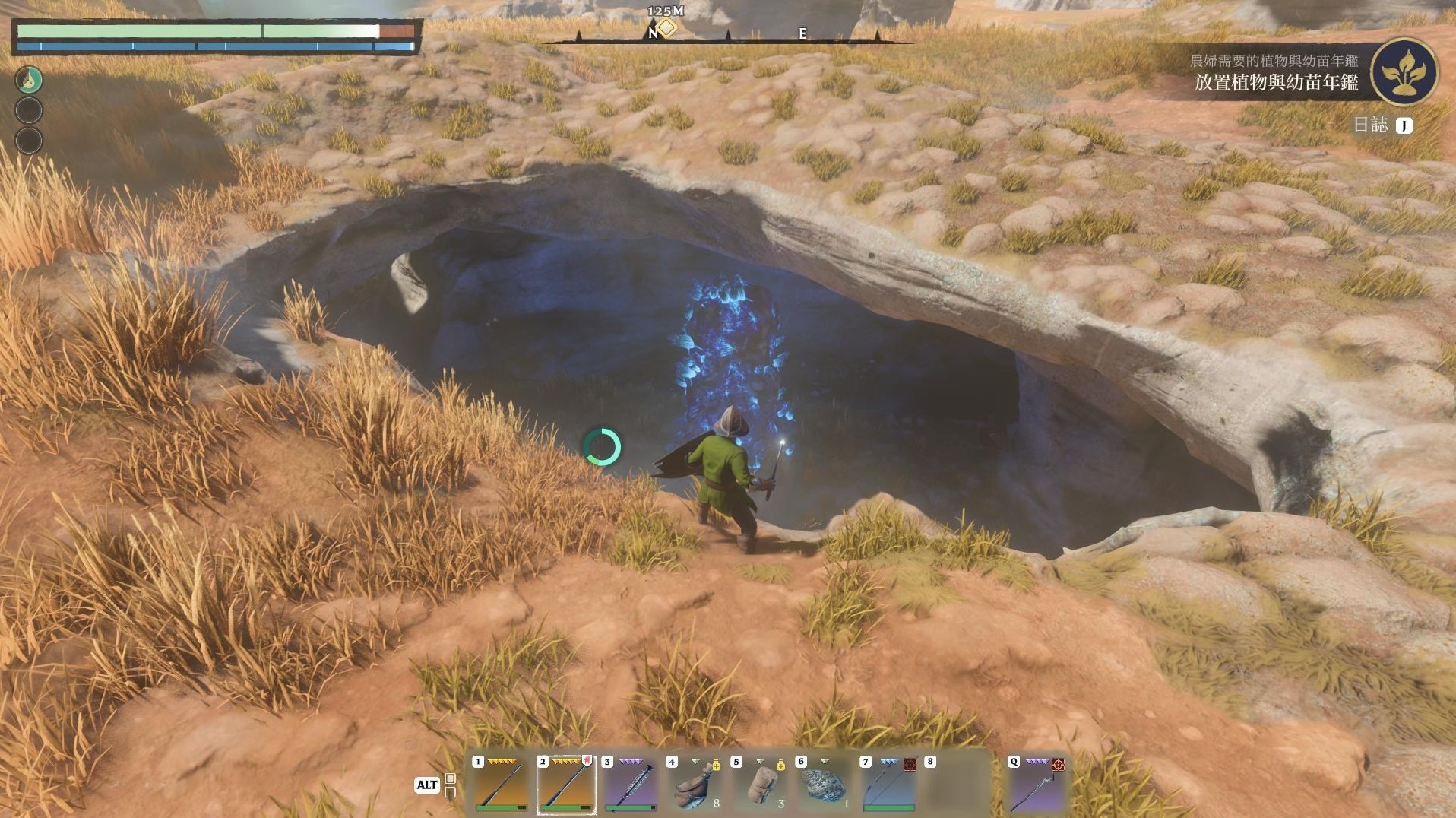Select the gold staff in hotbar slot 1
The width and height of the screenshot is (1456, 818).
pos(501,785)
